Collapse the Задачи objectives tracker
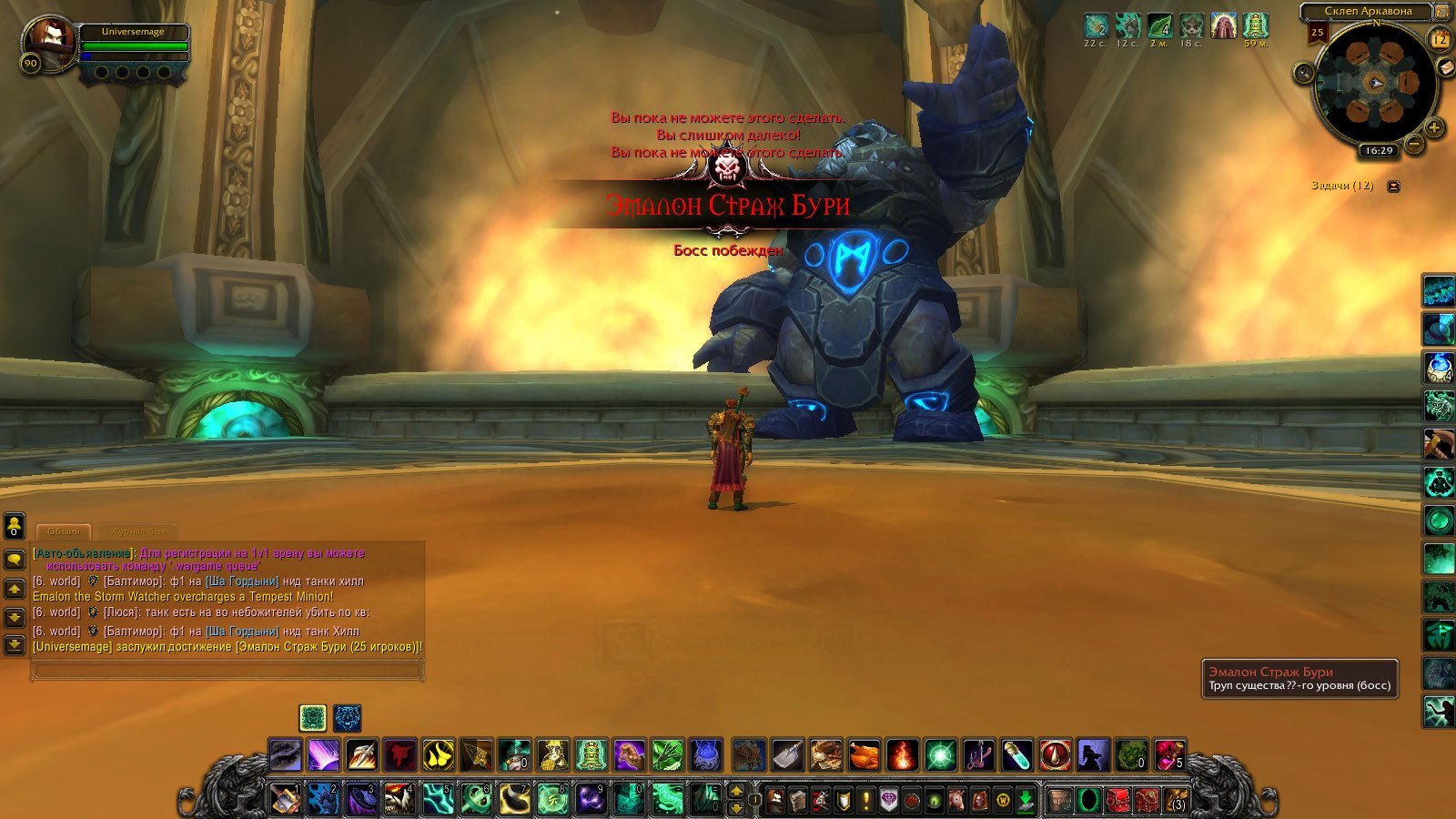Image resolution: width=1456 pixels, height=819 pixels. click(x=1393, y=187)
